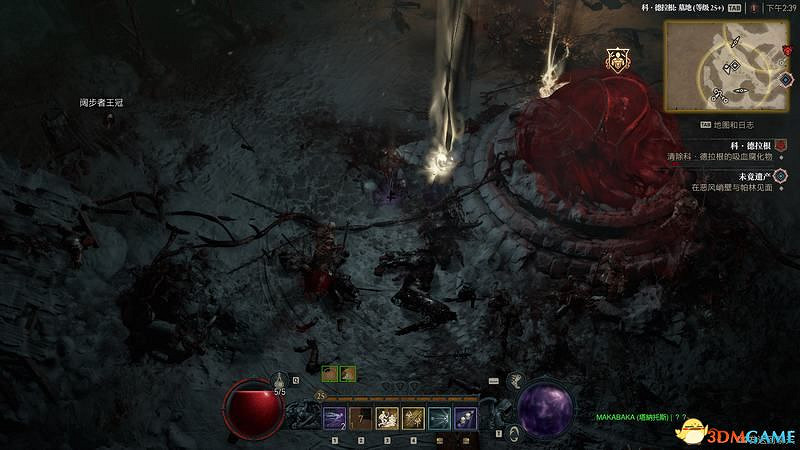800x450 pixels.
Task: Click the stronghold shield marker icon
Action: click(617, 61)
